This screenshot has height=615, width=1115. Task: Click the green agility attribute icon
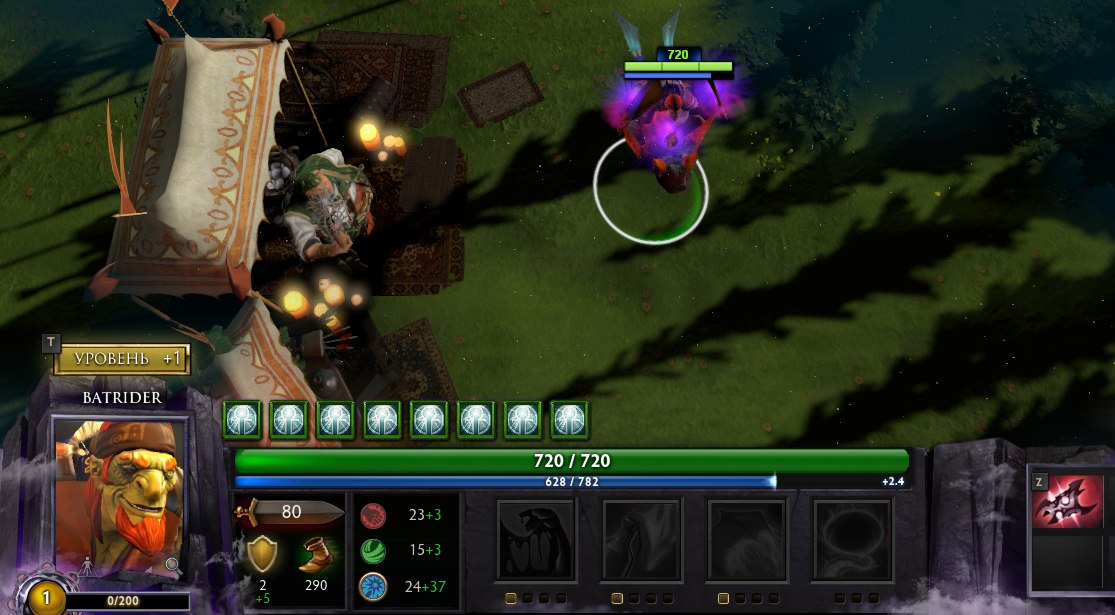click(372, 551)
